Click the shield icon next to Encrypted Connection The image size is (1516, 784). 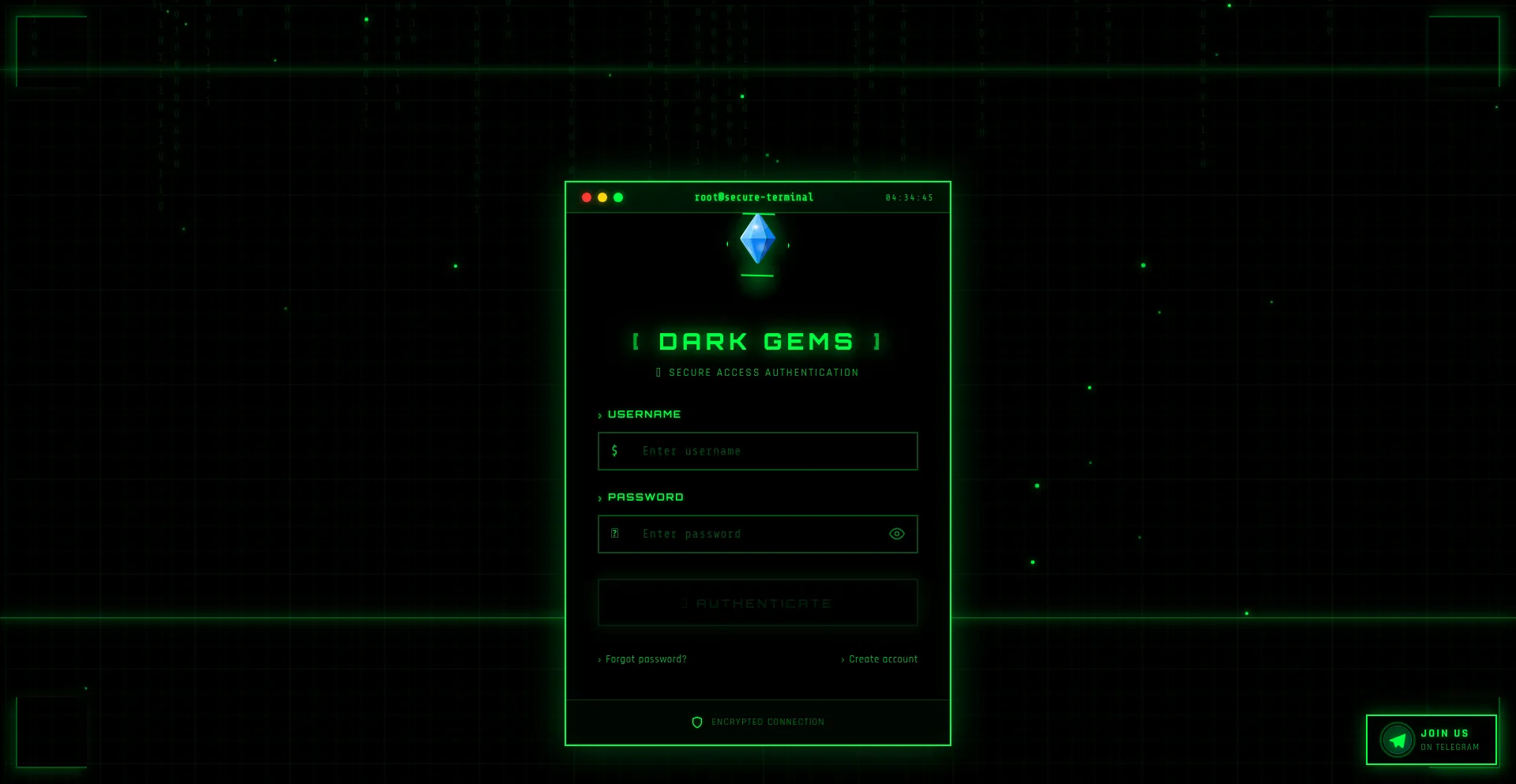(x=698, y=721)
